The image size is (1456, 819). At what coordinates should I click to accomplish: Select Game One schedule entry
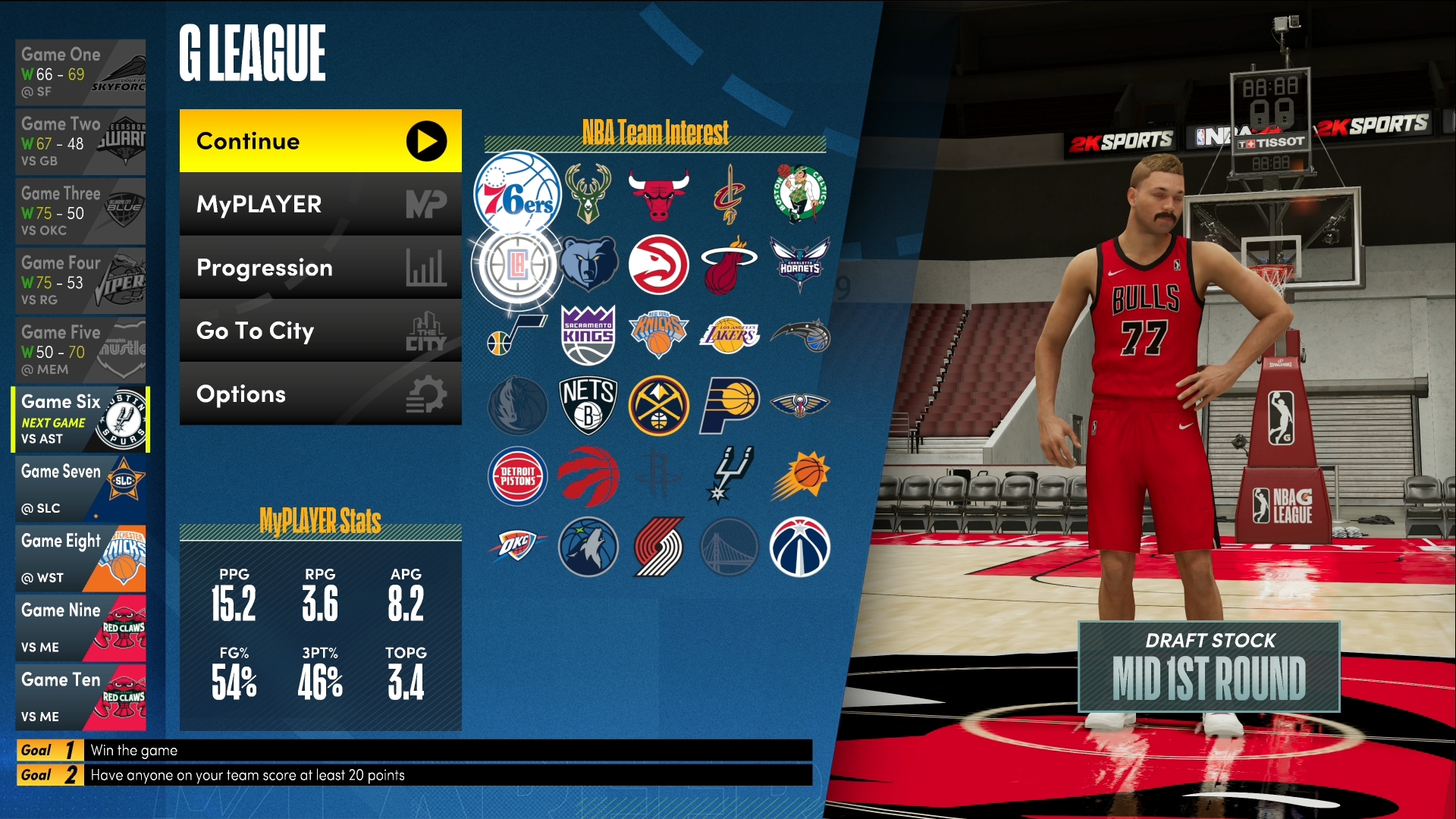click(x=80, y=73)
